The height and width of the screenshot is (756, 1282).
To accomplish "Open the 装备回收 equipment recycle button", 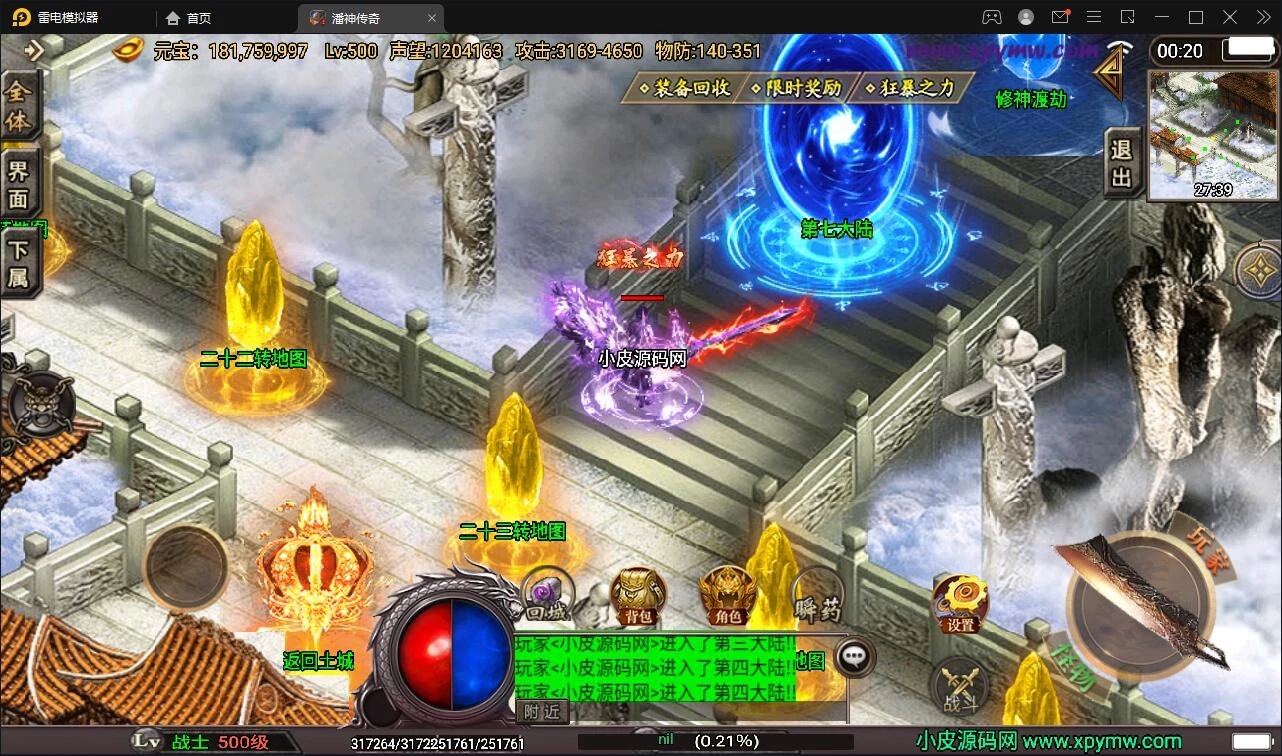I will point(683,89).
